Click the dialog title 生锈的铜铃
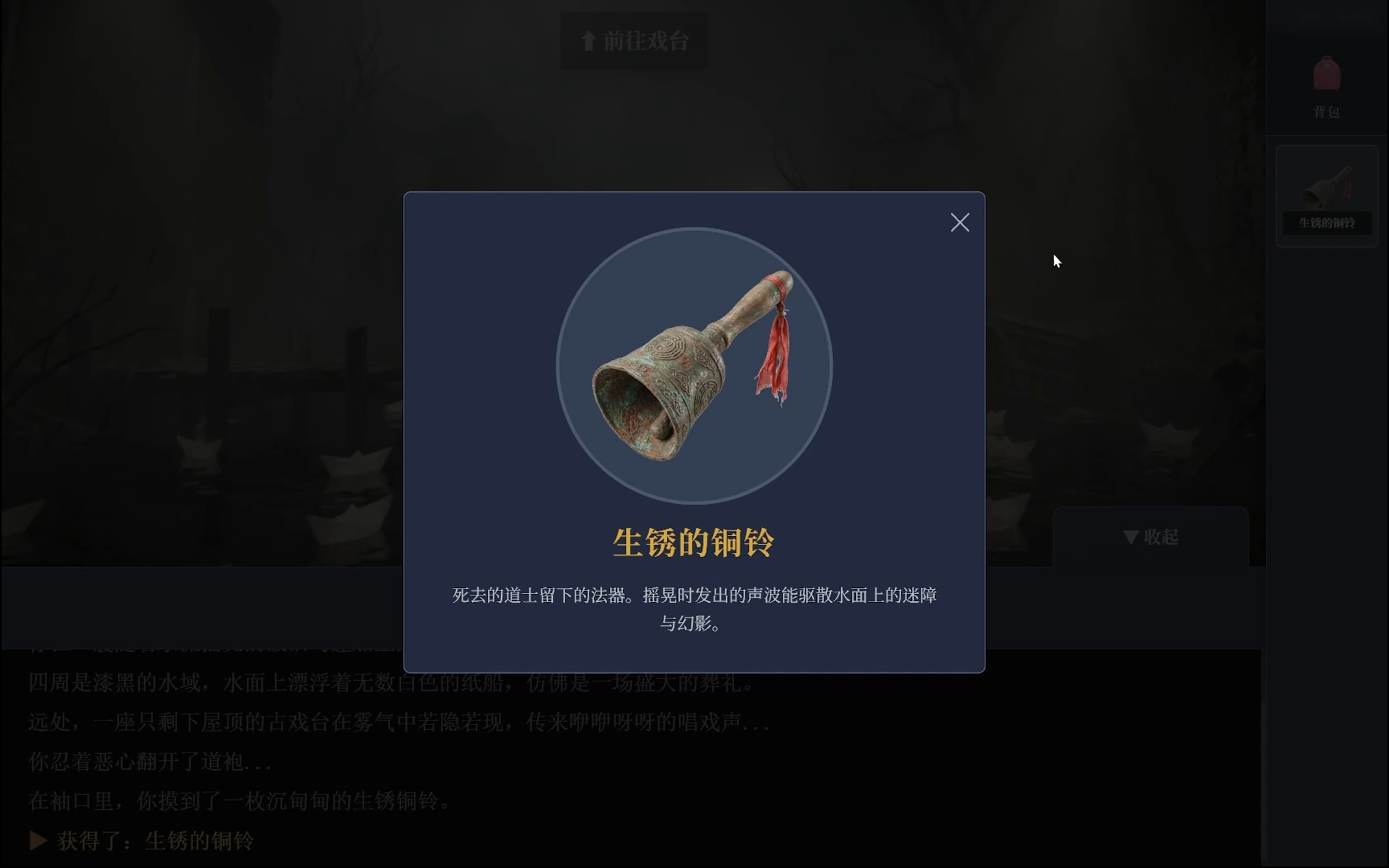Screen dimensions: 1389x868 coord(694,542)
